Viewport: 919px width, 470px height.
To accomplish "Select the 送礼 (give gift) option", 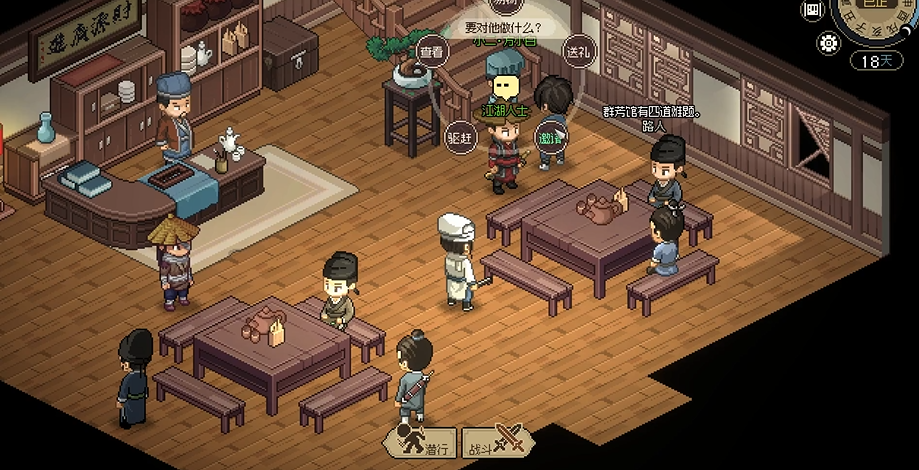I will [578, 51].
